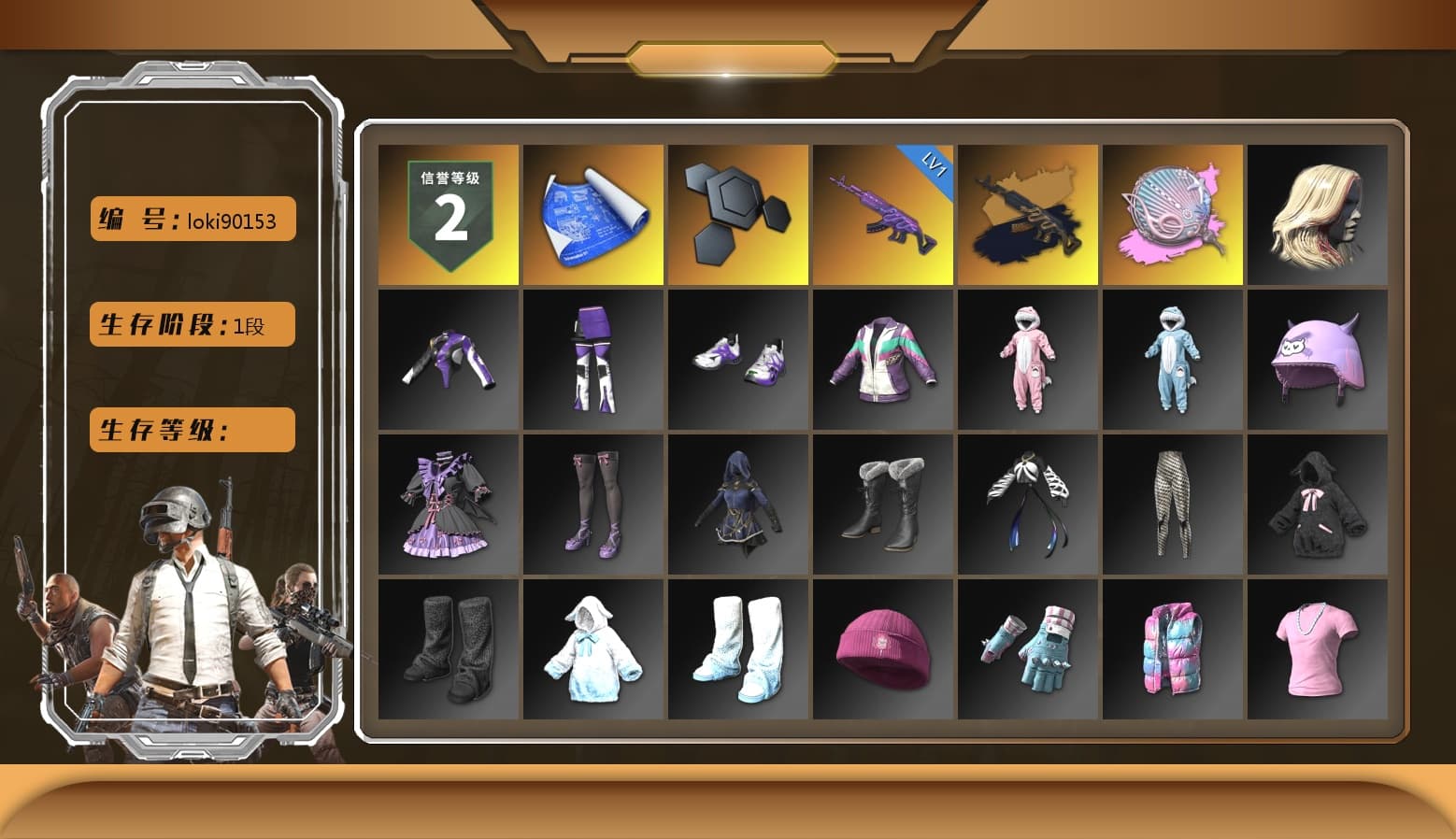This screenshot has width=1456, height=839.
Task: Select the fur-lined black boots
Action: 882,505
